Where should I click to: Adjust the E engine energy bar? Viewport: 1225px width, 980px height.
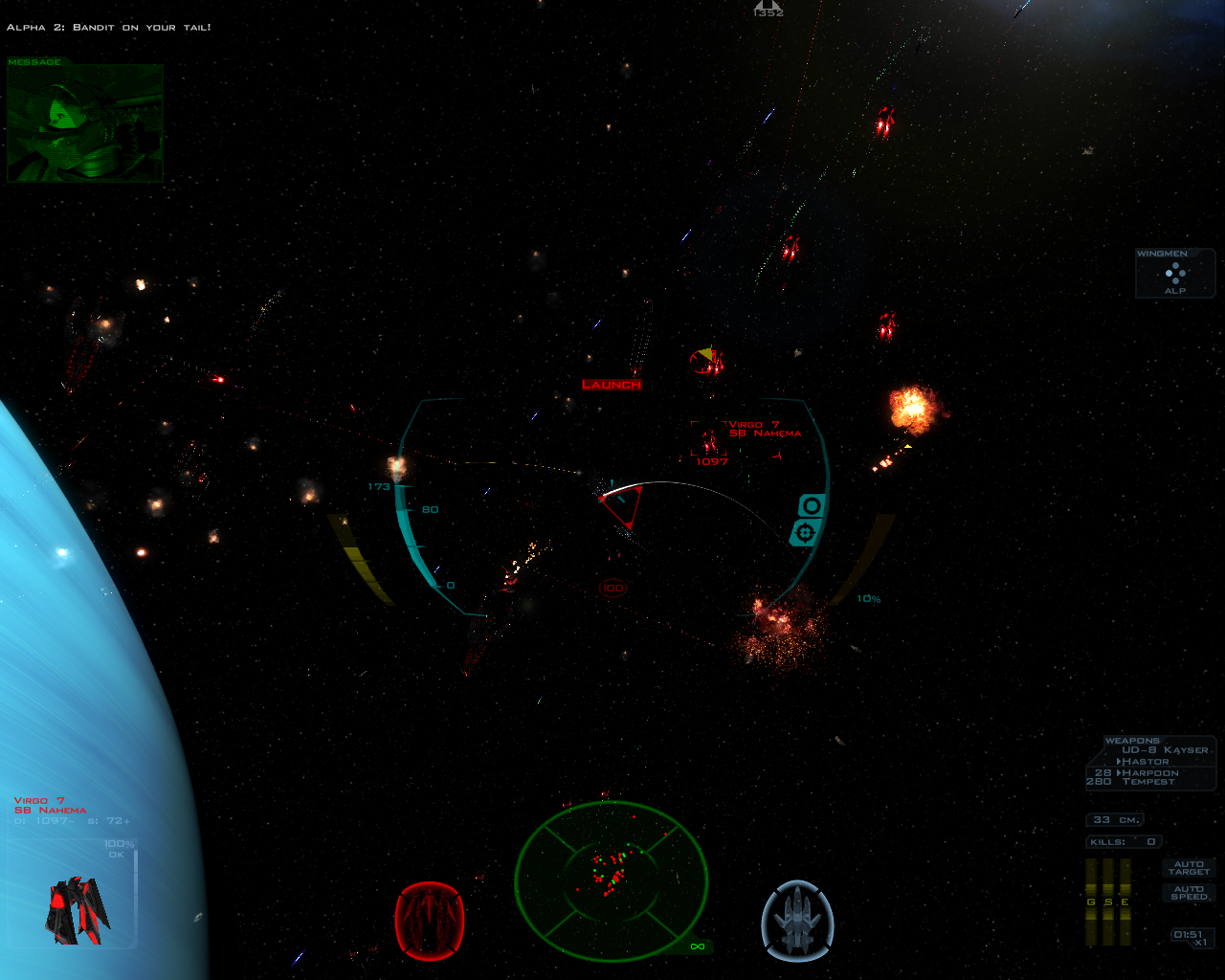point(1125,902)
